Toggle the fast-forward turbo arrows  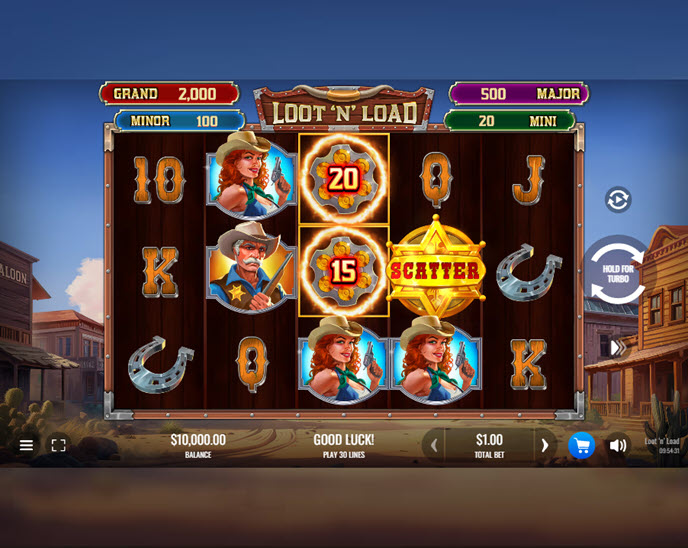click(618, 347)
